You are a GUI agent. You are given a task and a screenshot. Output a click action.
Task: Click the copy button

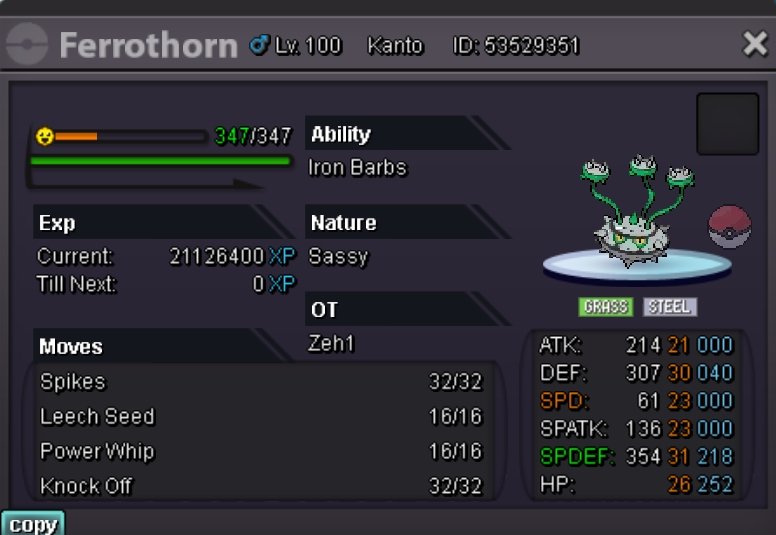32,524
